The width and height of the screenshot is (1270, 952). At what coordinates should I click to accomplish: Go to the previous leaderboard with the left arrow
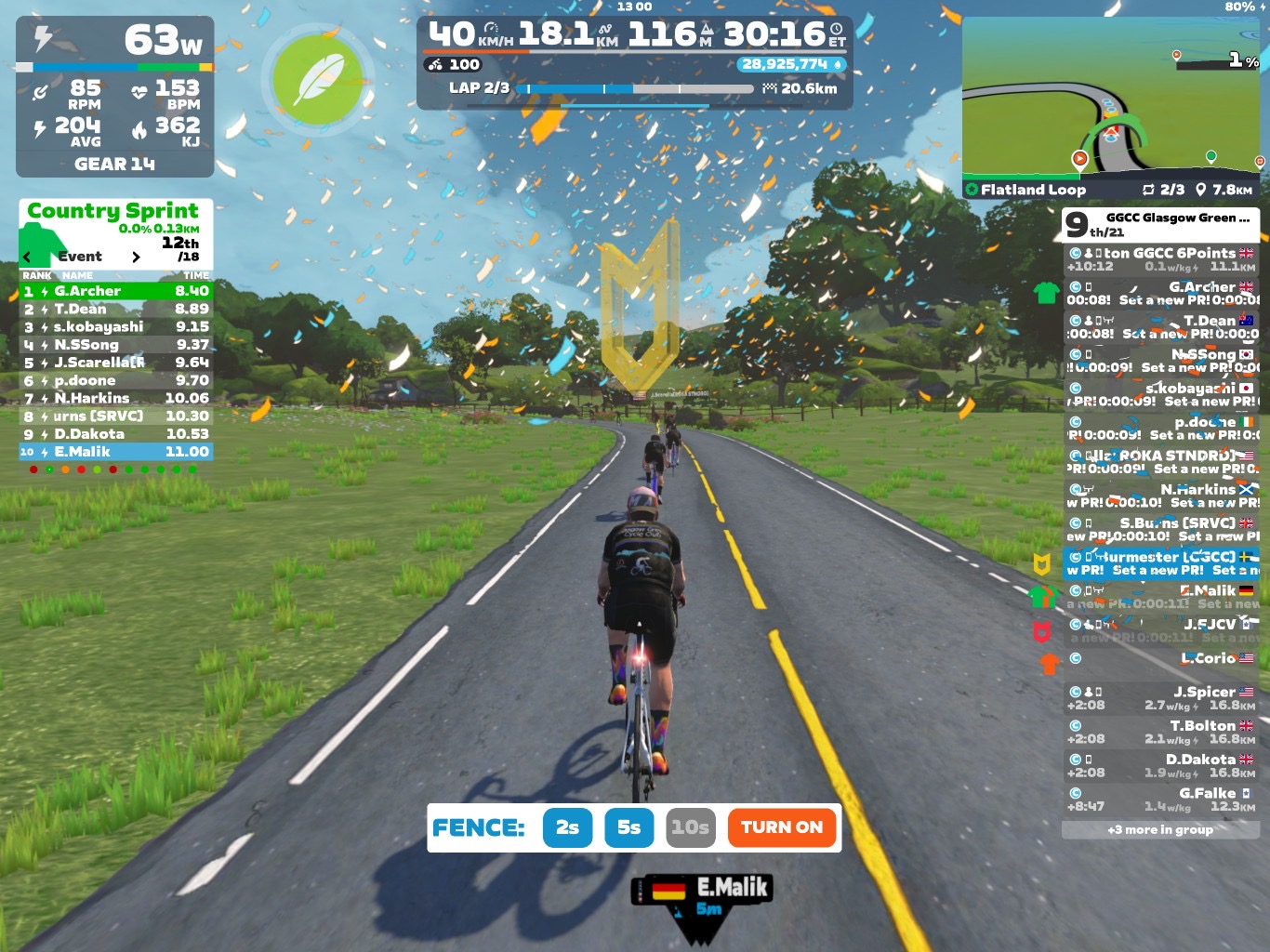(27, 257)
